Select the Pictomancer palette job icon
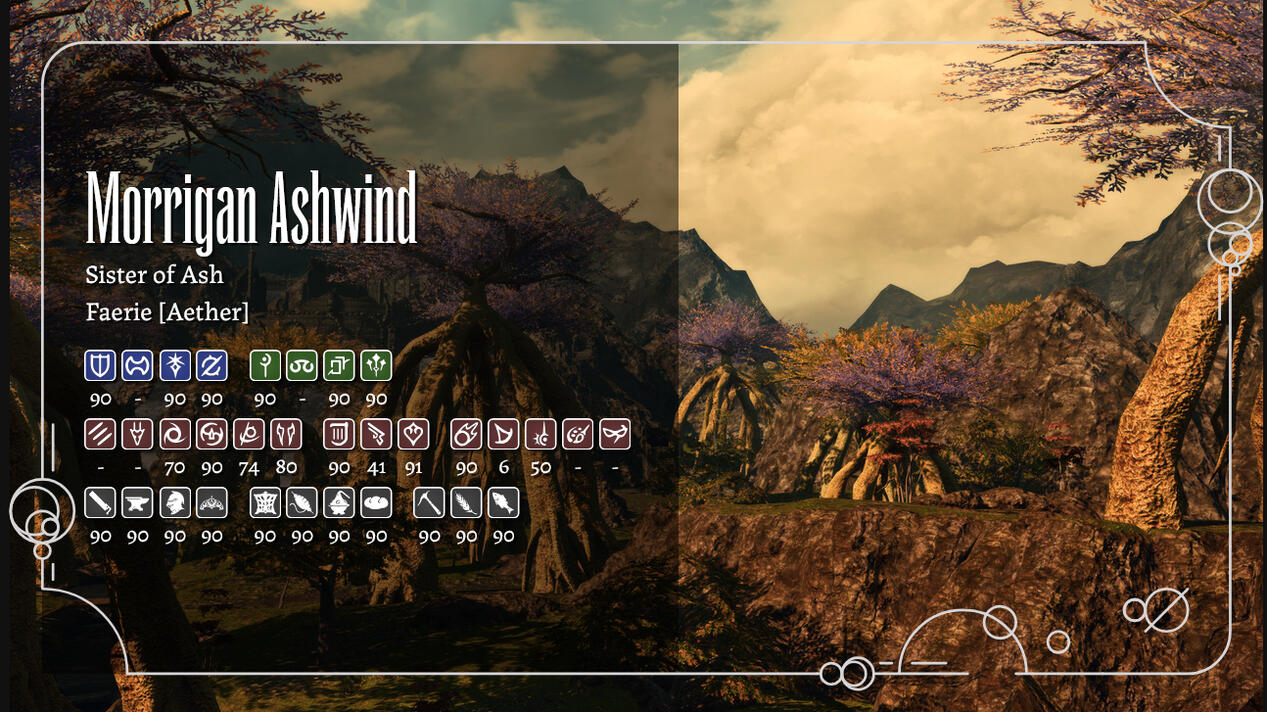 click(x=577, y=433)
